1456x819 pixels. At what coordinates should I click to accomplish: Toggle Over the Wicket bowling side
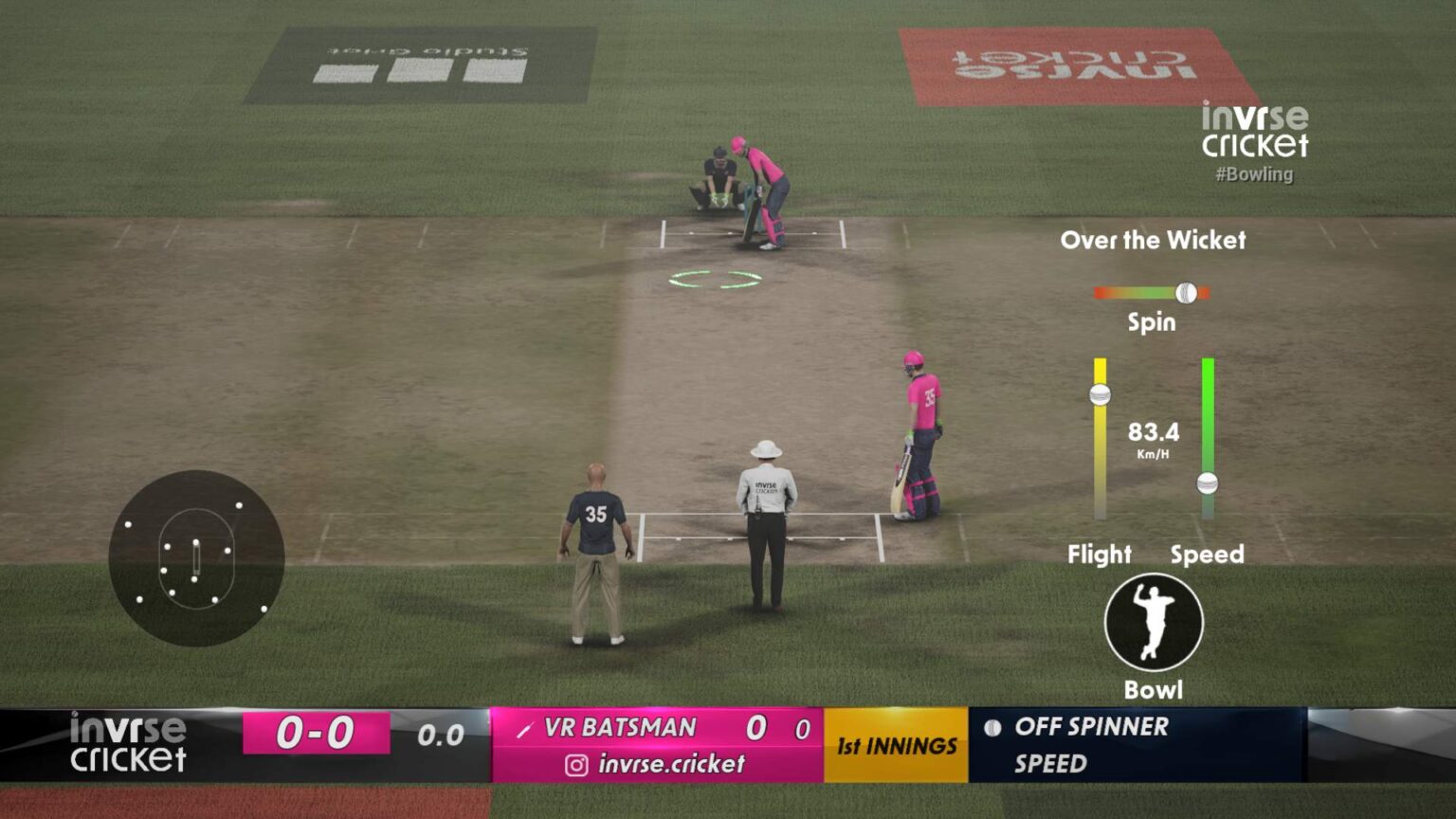[1154, 241]
